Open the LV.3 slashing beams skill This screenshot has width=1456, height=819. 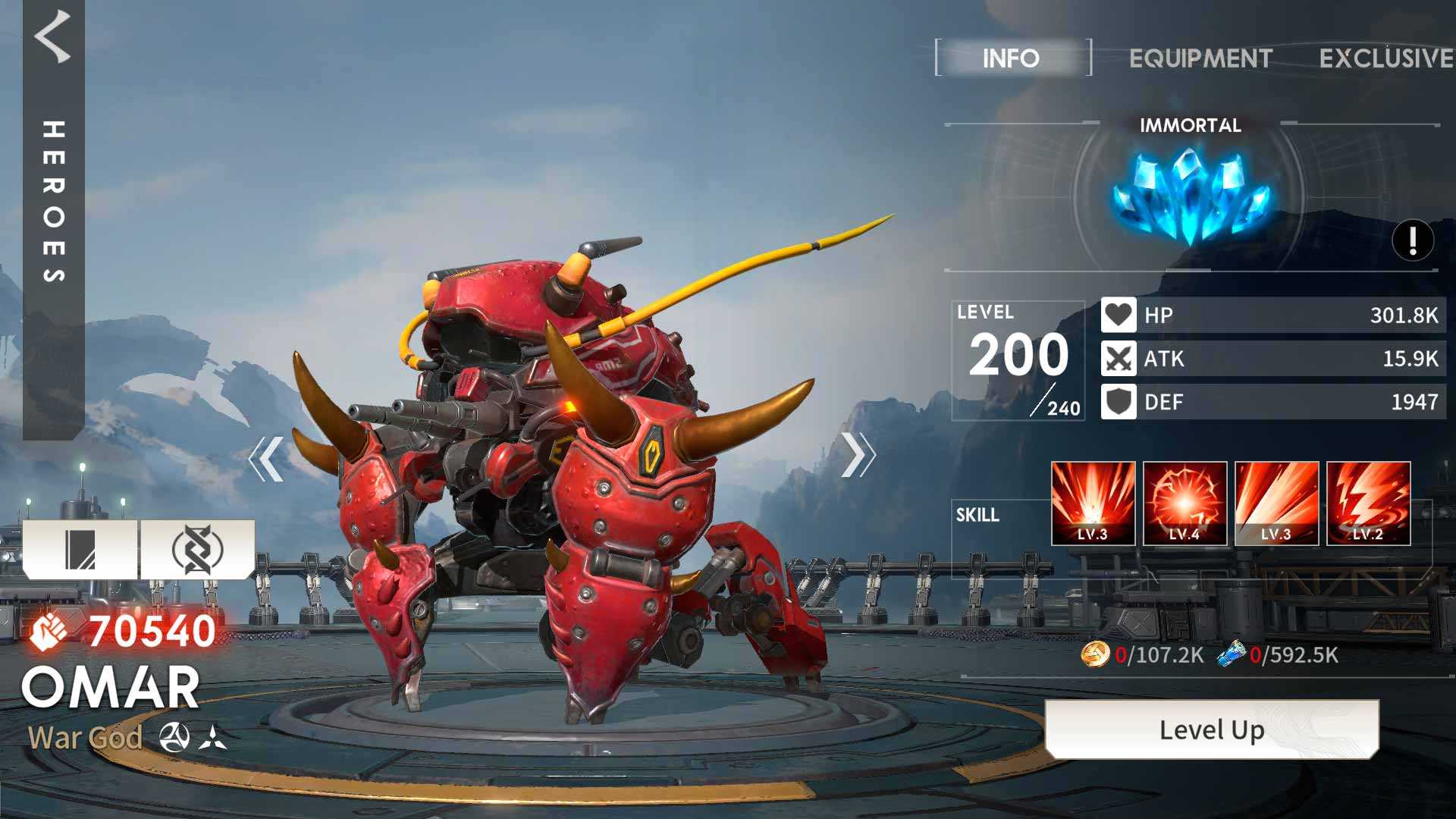pyautogui.click(x=1276, y=504)
